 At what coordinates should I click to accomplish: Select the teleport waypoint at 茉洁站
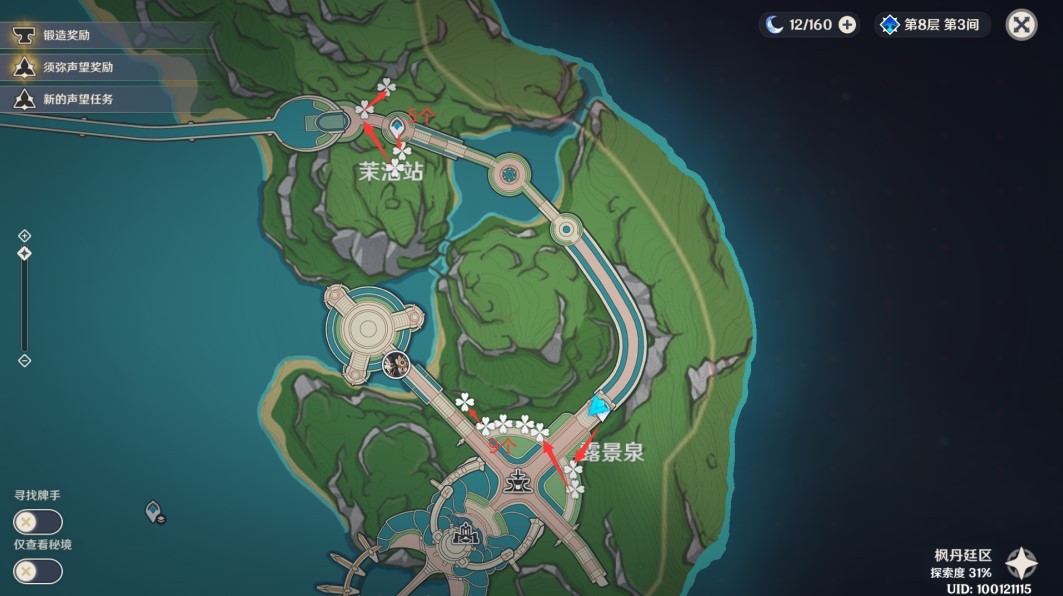(398, 127)
